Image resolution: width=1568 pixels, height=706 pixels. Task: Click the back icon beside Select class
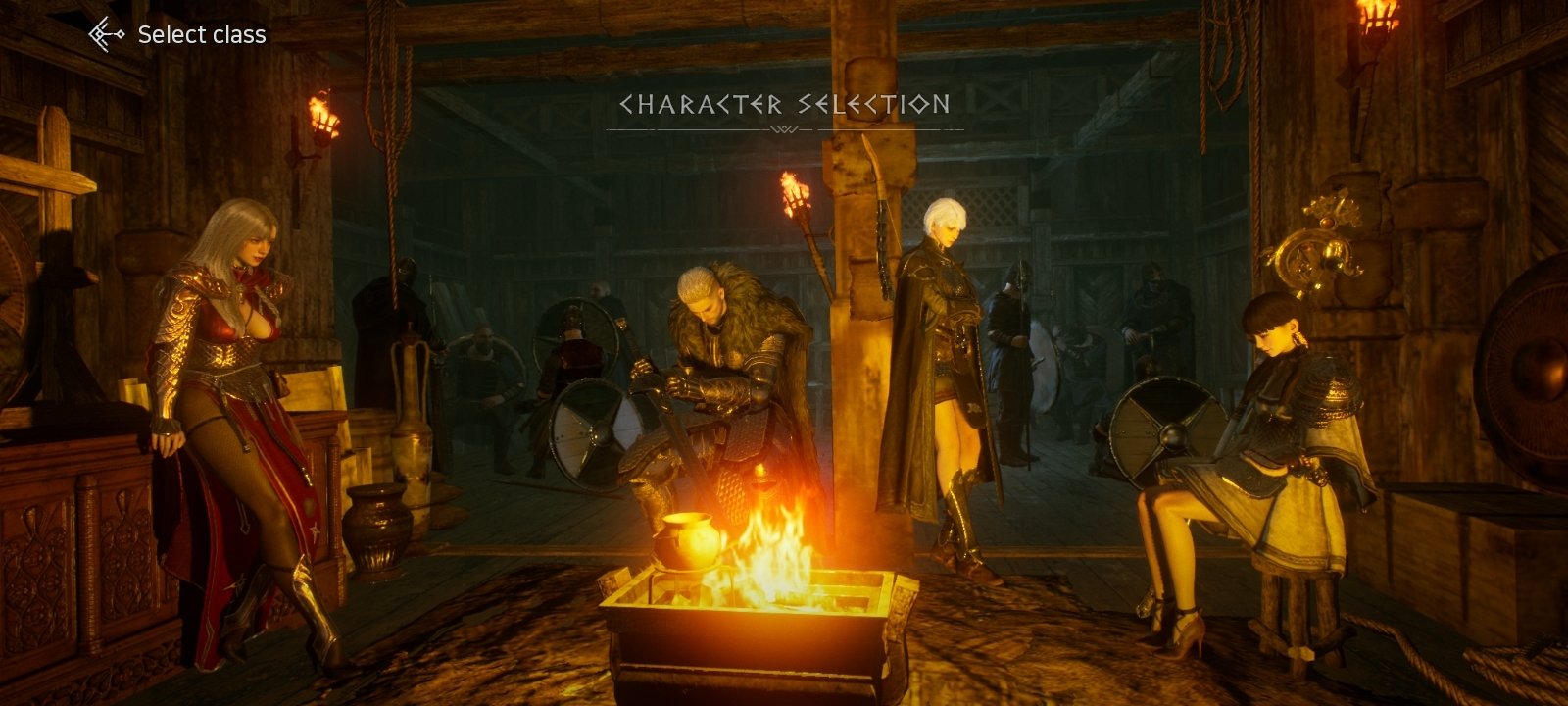point(106,35)
